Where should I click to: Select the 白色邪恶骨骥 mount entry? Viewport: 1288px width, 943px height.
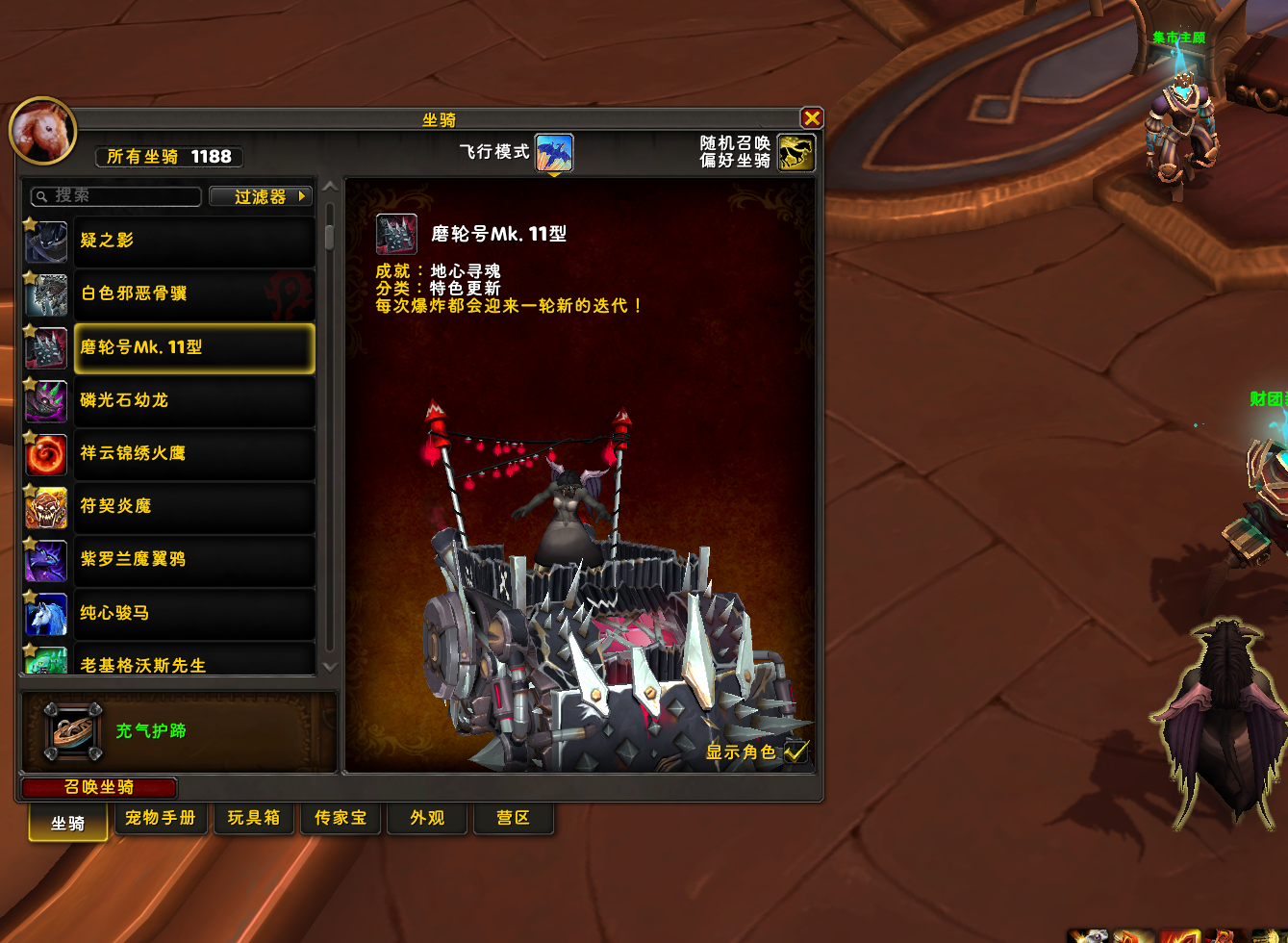[193, 293]
